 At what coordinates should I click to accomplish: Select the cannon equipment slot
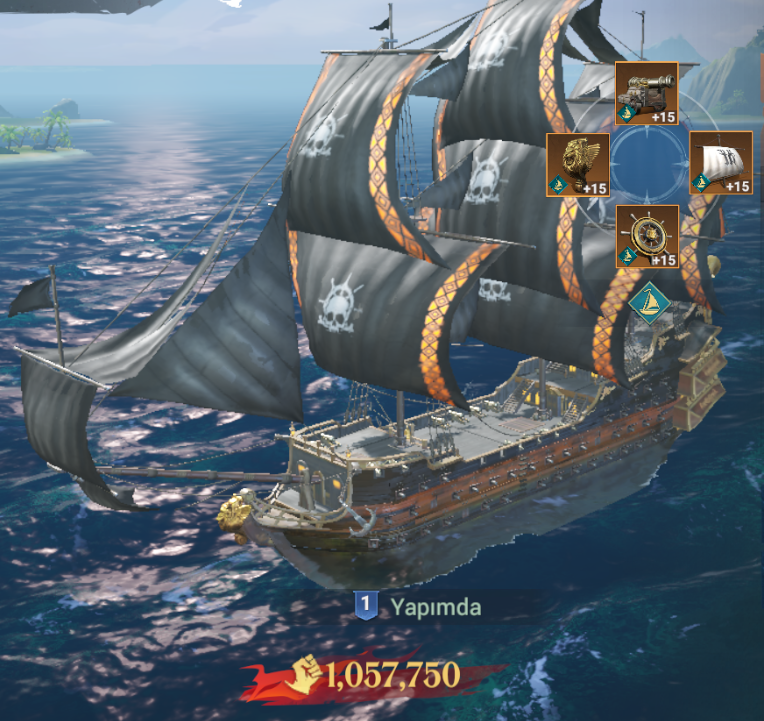coord(646,93)
